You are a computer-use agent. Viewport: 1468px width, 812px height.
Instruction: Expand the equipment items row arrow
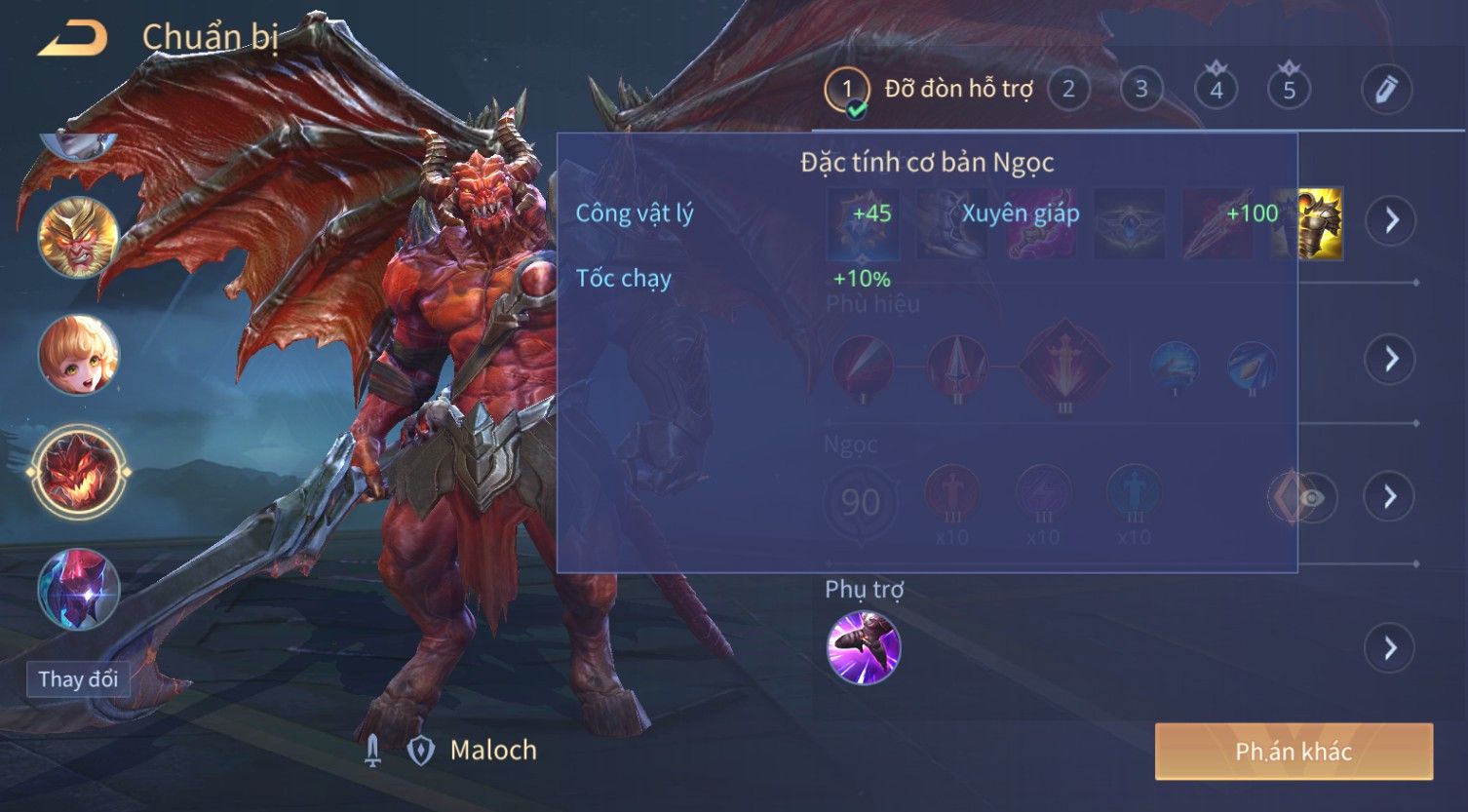tap(1390, 221)
